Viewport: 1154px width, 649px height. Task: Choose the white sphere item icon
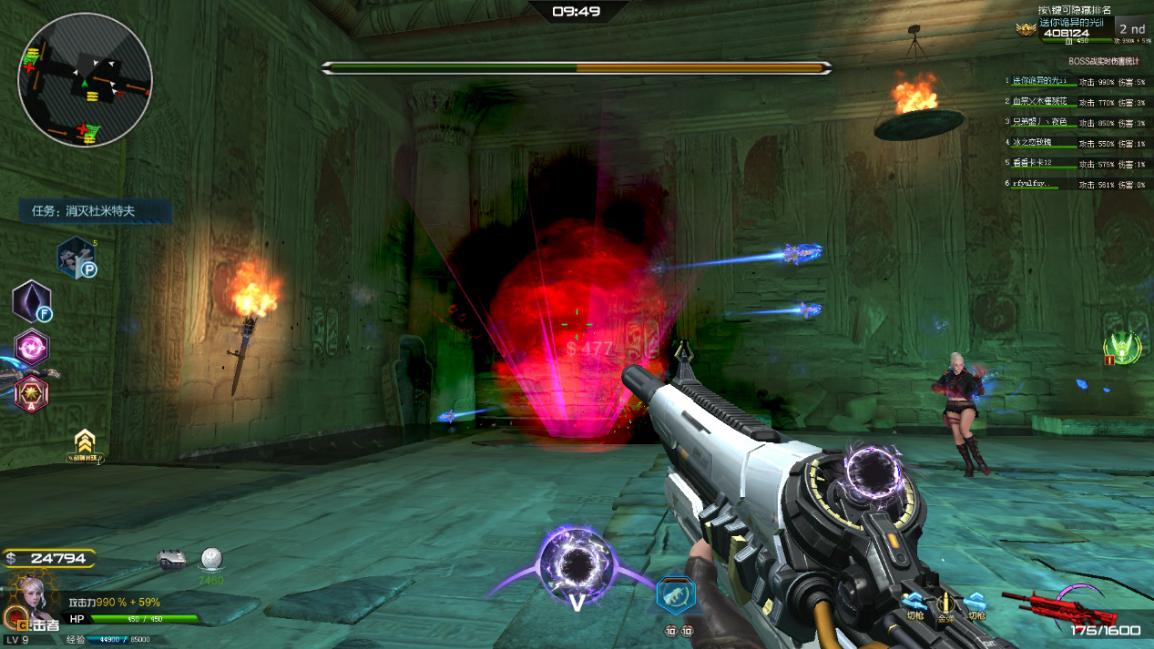pyautogui.click(x=211, y=558)
